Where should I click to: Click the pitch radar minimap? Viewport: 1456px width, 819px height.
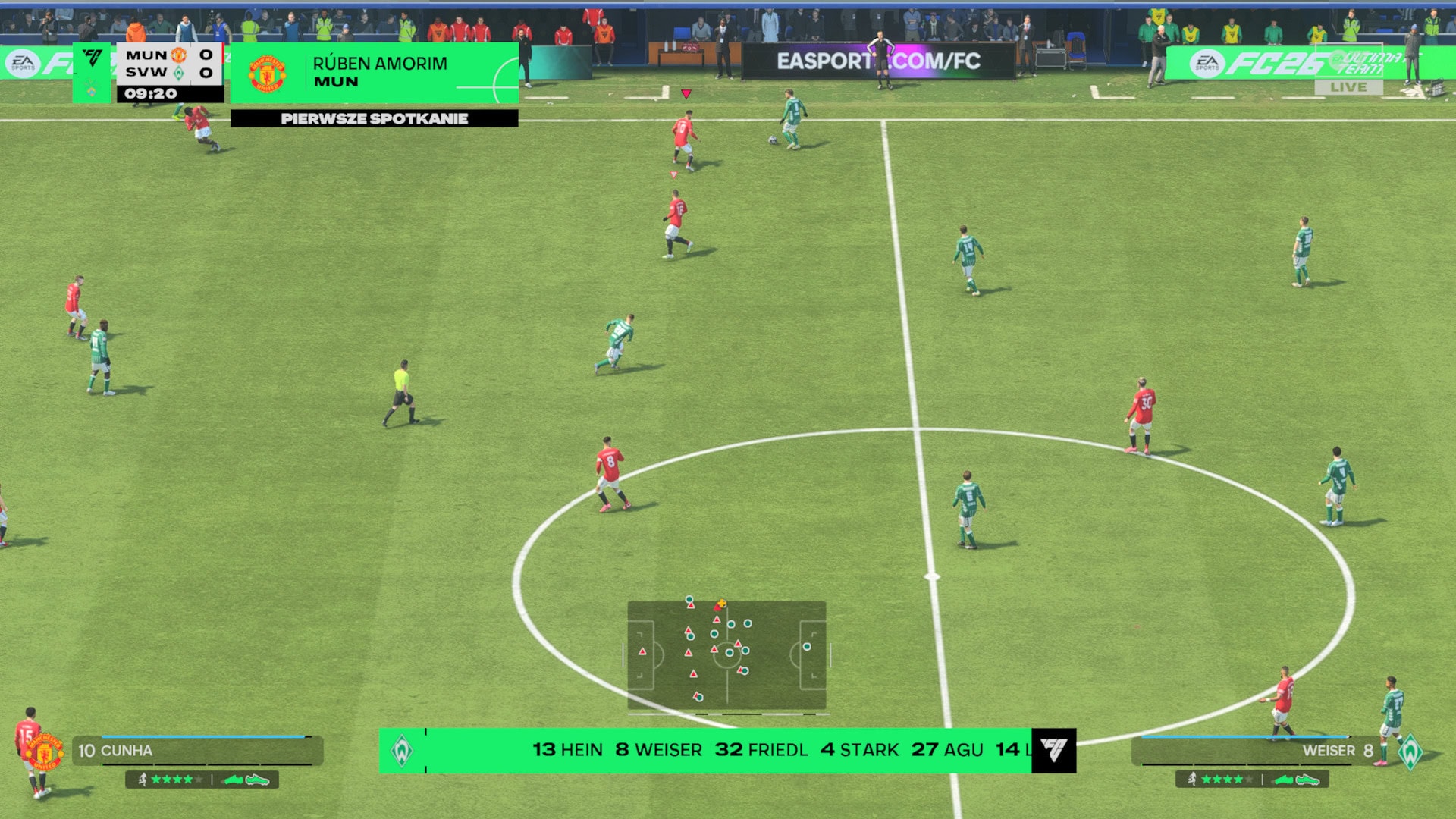726,655
